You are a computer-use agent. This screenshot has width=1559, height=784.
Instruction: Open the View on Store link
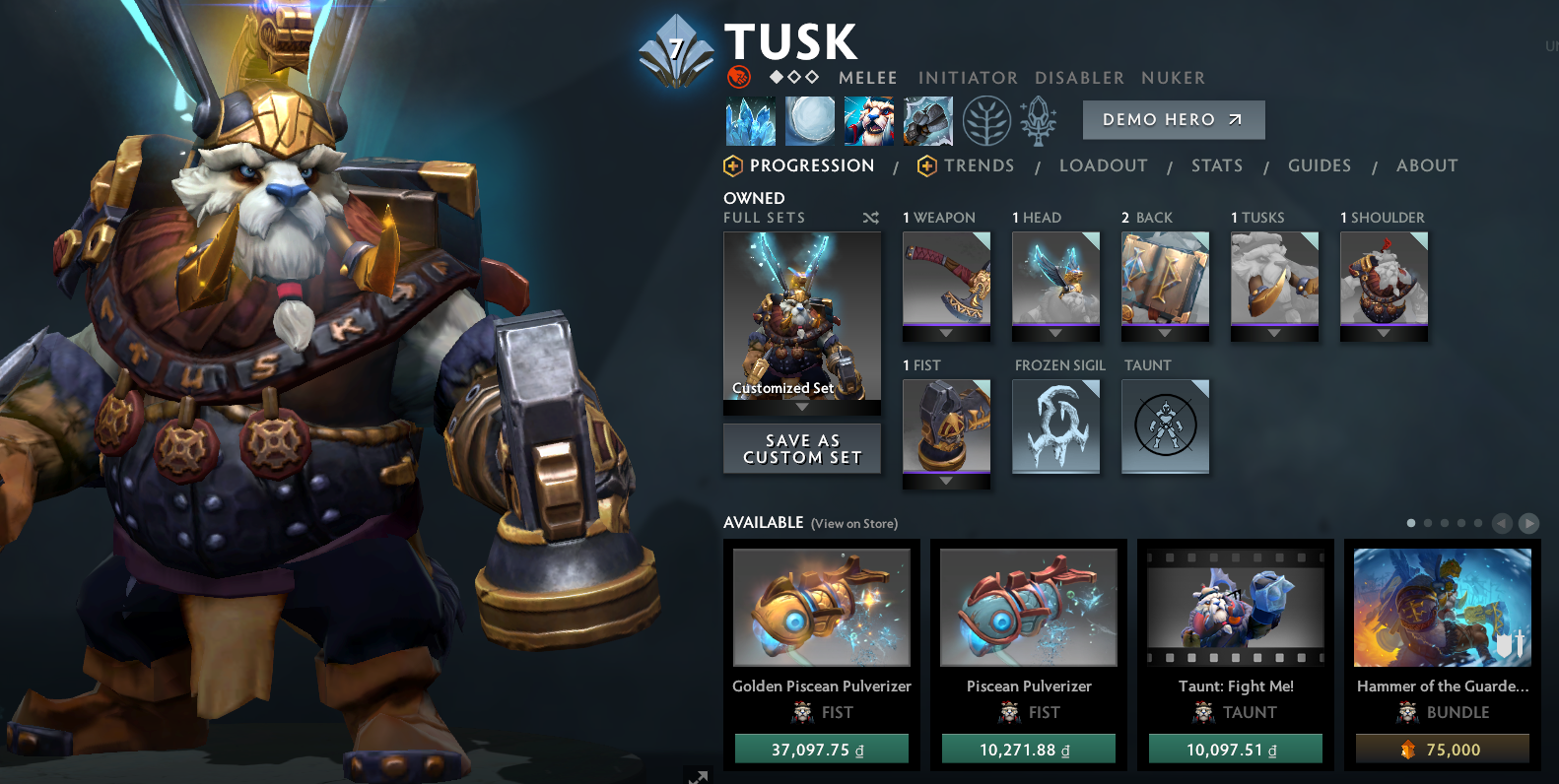[x=854, y=524]
